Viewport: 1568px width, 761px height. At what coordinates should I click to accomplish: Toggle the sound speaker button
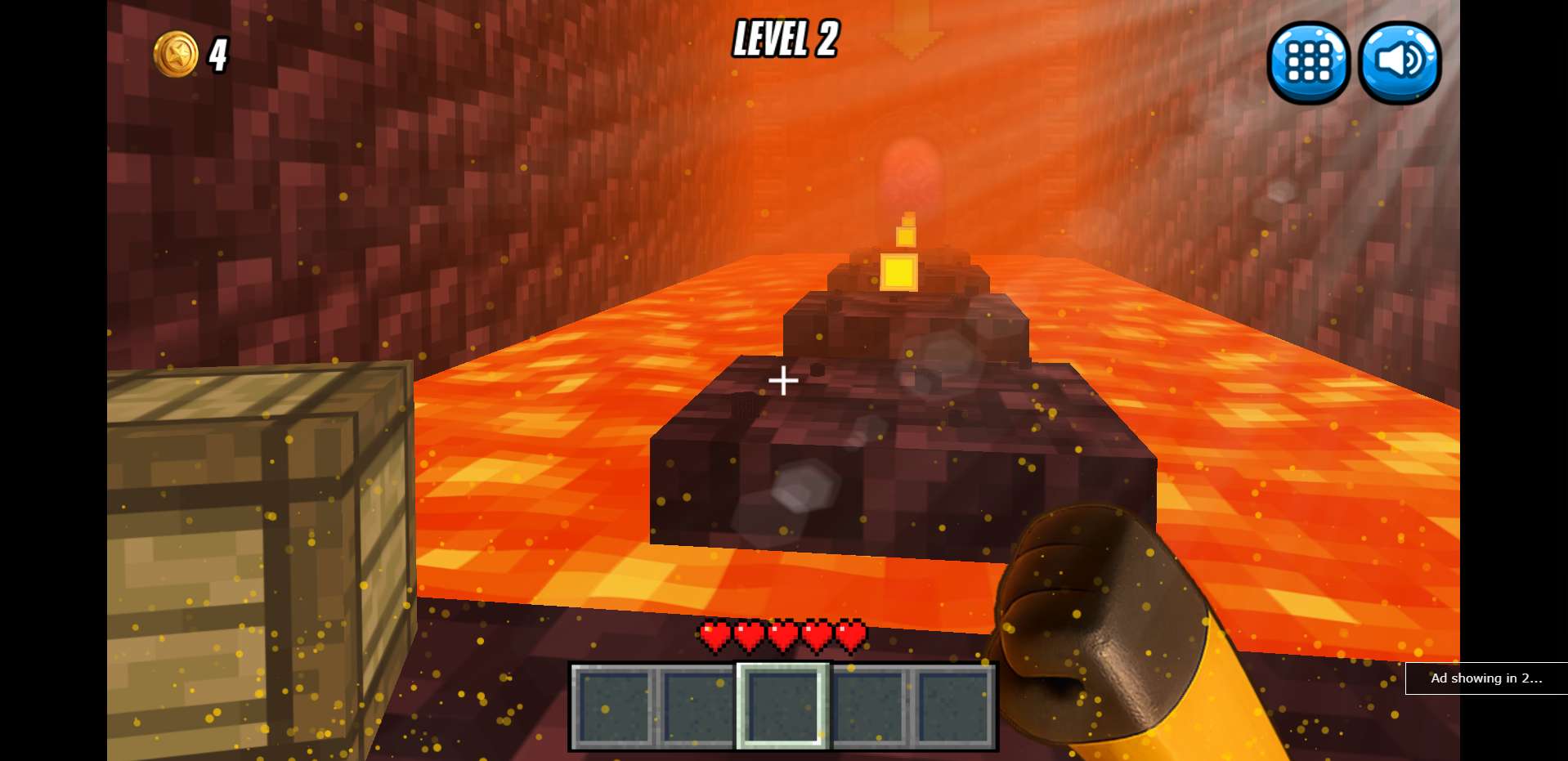coord(1400,62)
